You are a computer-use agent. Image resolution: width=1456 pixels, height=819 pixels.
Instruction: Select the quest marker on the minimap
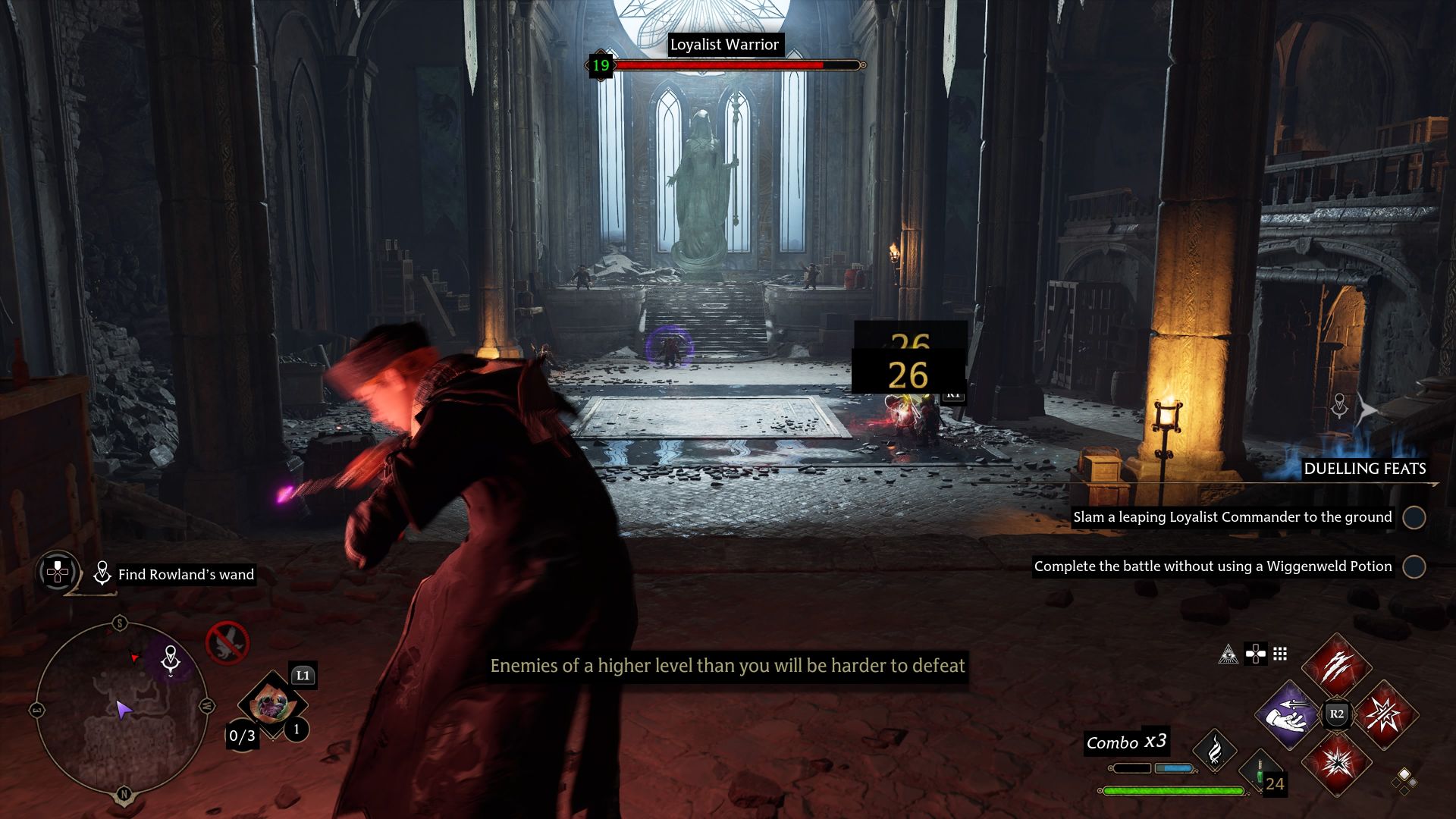tap(171, 659)
